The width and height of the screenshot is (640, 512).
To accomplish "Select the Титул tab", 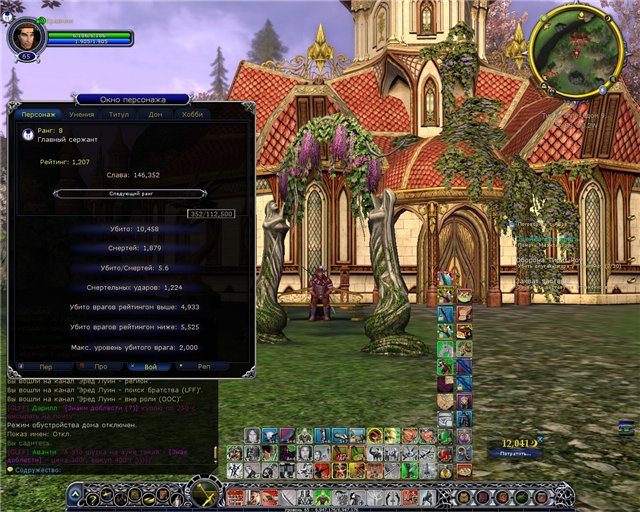I will tap(119, 115).
